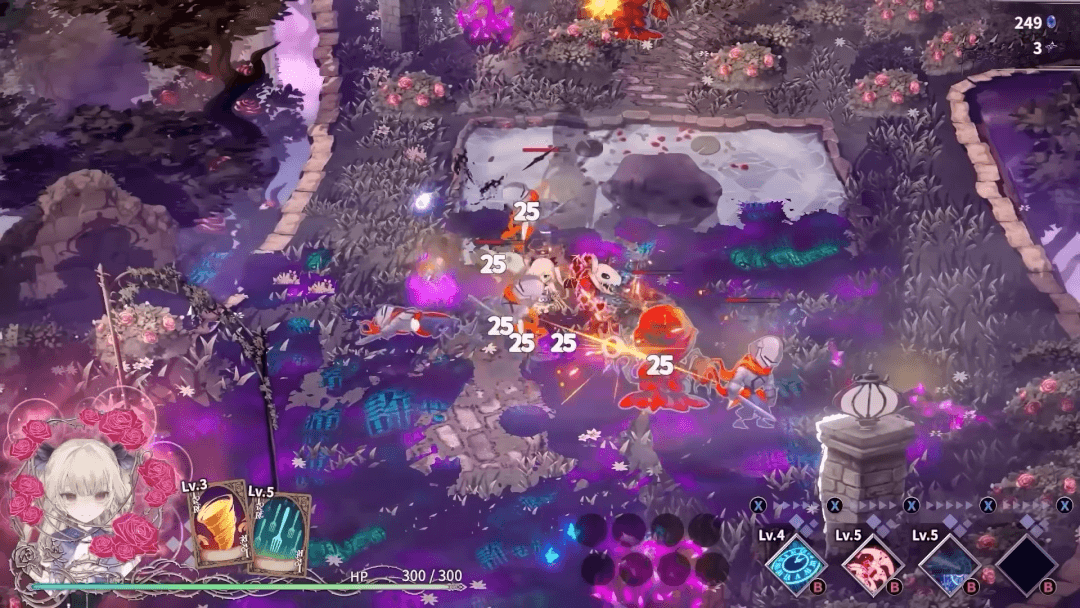Screen dimensions: 1080x608
Task: Select the golden tornado Lv.3 card
Action: click(217, 528)
